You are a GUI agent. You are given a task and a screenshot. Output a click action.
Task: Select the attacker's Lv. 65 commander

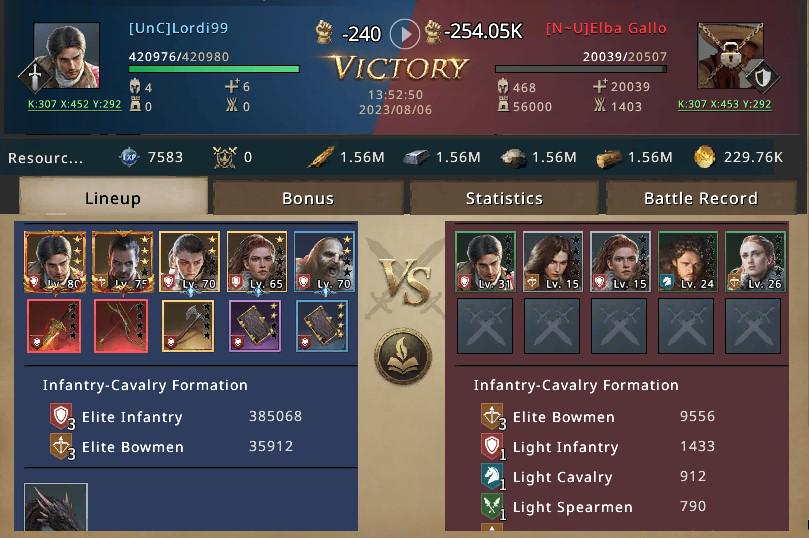point(257,262)
